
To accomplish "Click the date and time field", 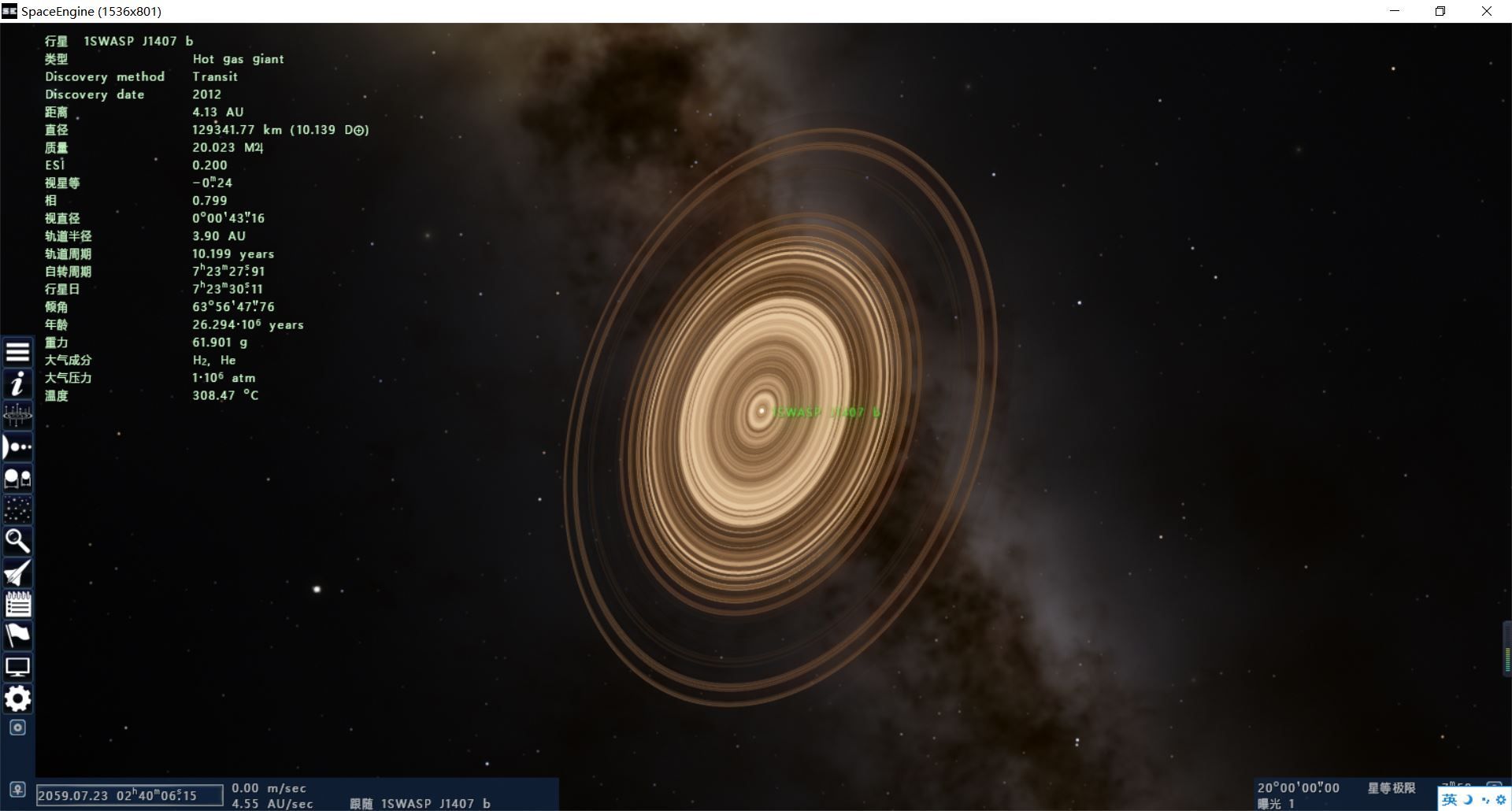I will pos(130,795).
